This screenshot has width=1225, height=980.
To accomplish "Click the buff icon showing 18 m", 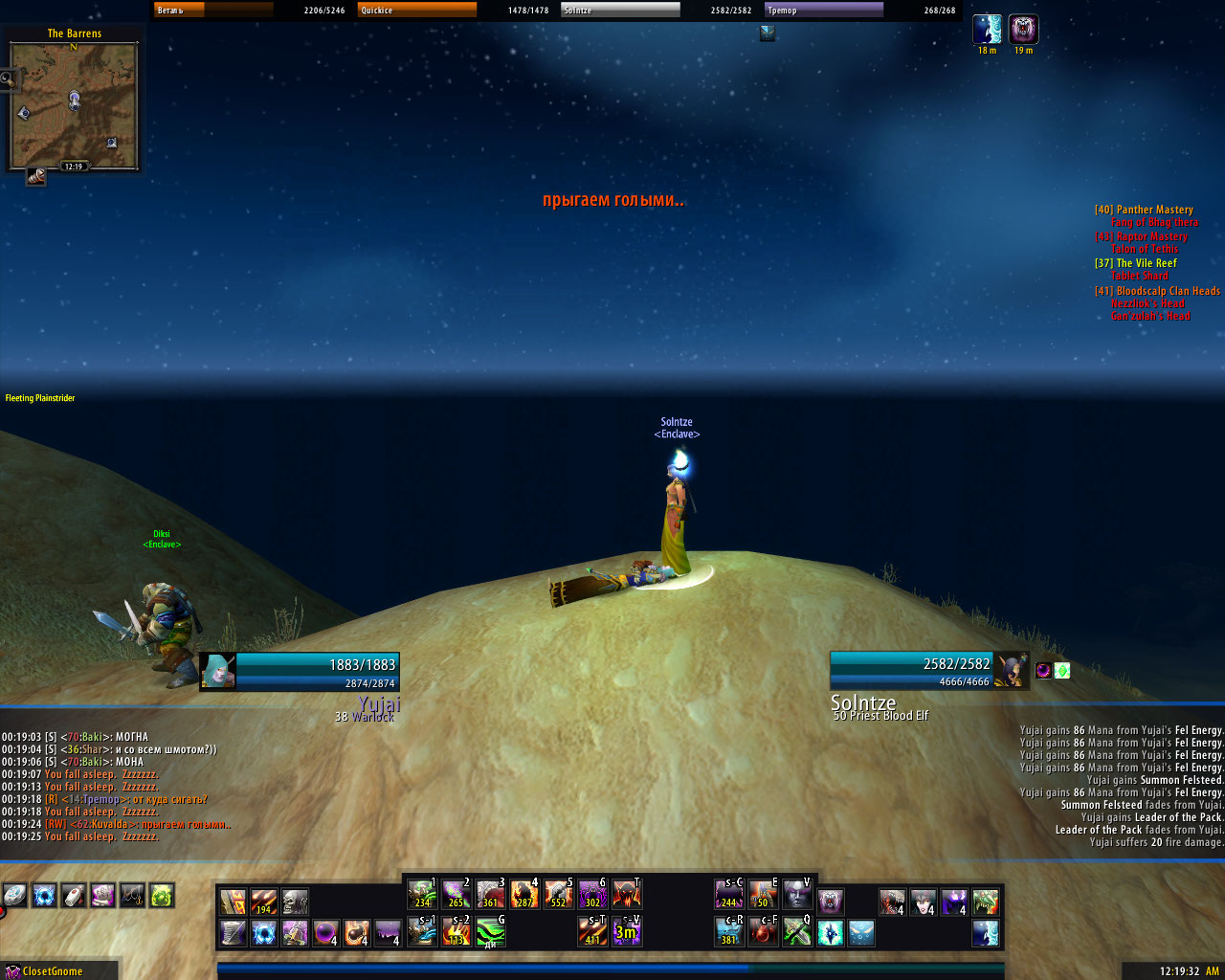I will [x=987, y=30].
